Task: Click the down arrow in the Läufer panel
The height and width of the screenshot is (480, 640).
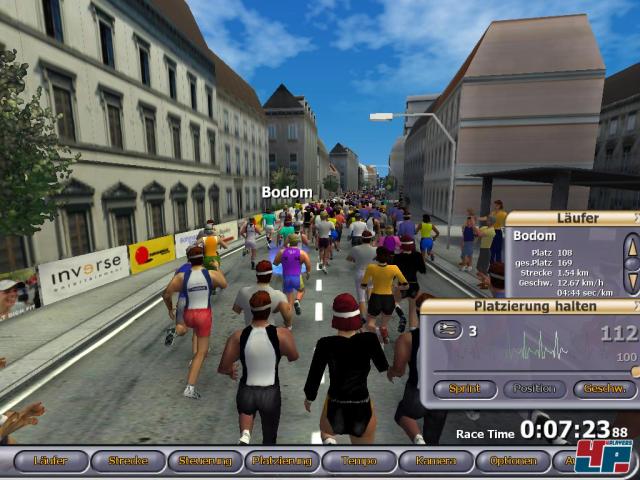Action: click(631, 280)
